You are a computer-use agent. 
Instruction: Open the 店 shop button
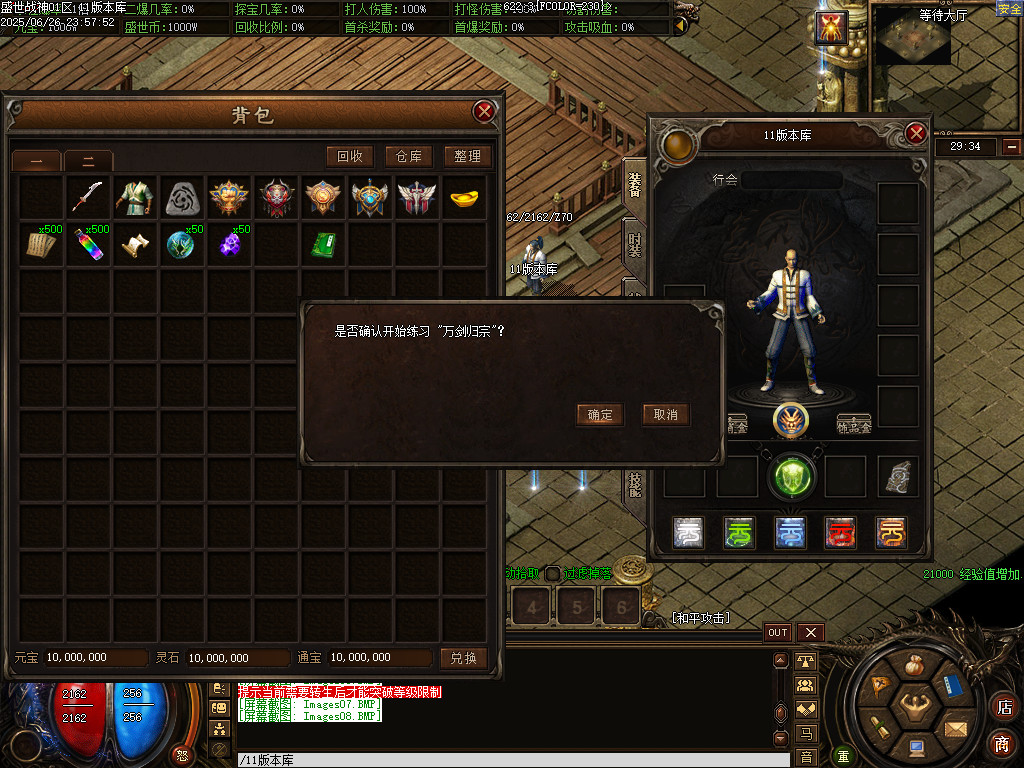1003,707
